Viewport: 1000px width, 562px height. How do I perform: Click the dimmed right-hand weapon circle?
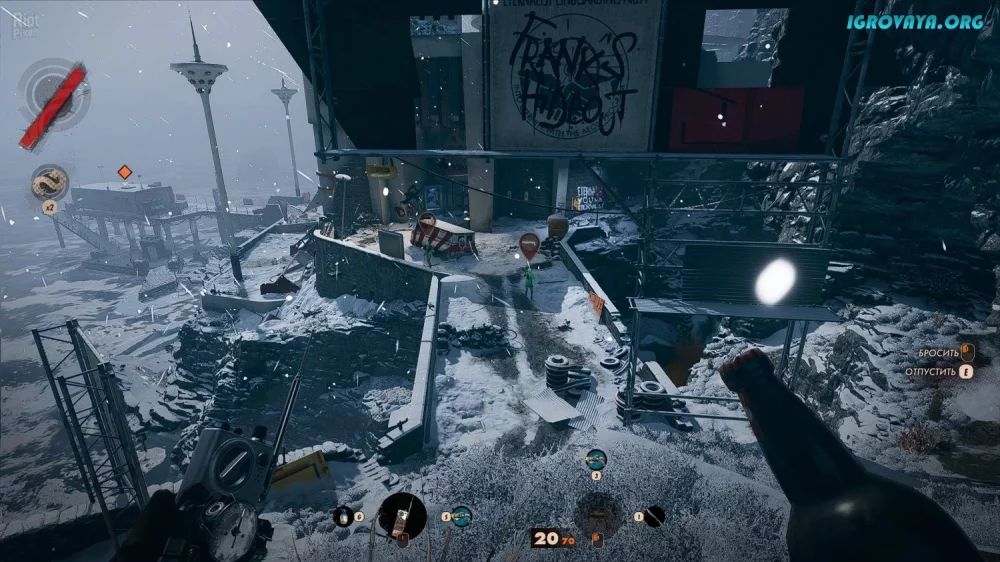[598, 515]
